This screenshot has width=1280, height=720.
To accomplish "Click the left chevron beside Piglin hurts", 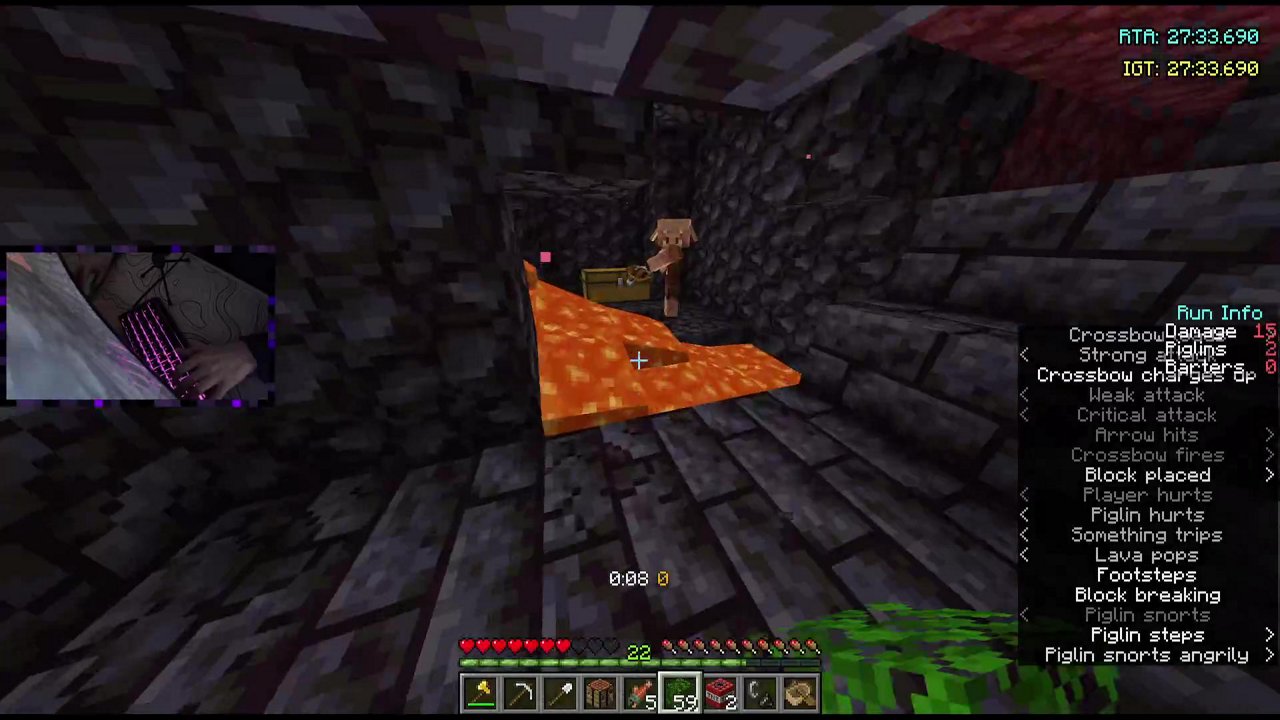I will [x=1024, y=515].
